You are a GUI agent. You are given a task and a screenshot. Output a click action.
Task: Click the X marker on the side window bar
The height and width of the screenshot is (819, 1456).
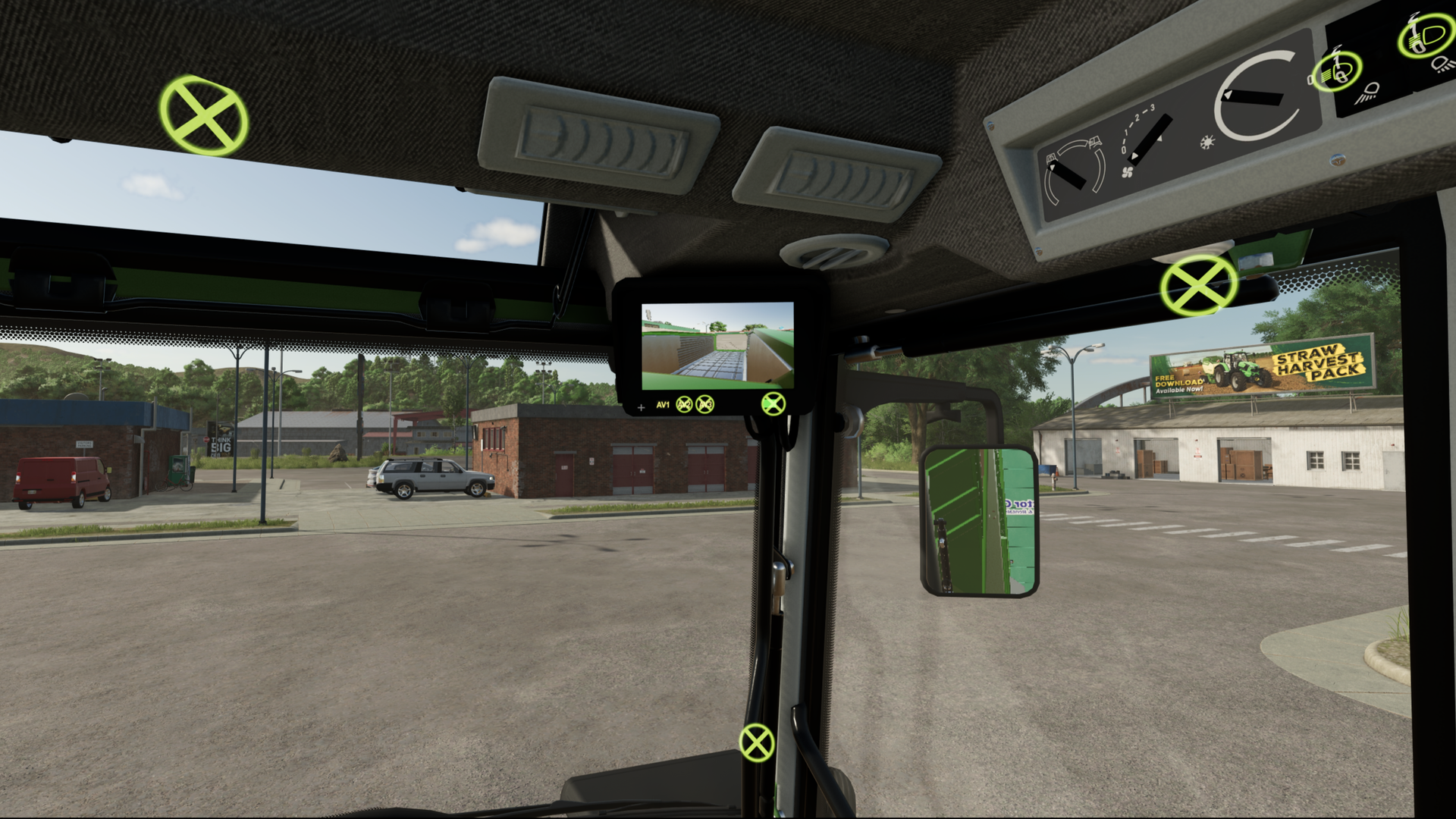(x=1198, y=284)
